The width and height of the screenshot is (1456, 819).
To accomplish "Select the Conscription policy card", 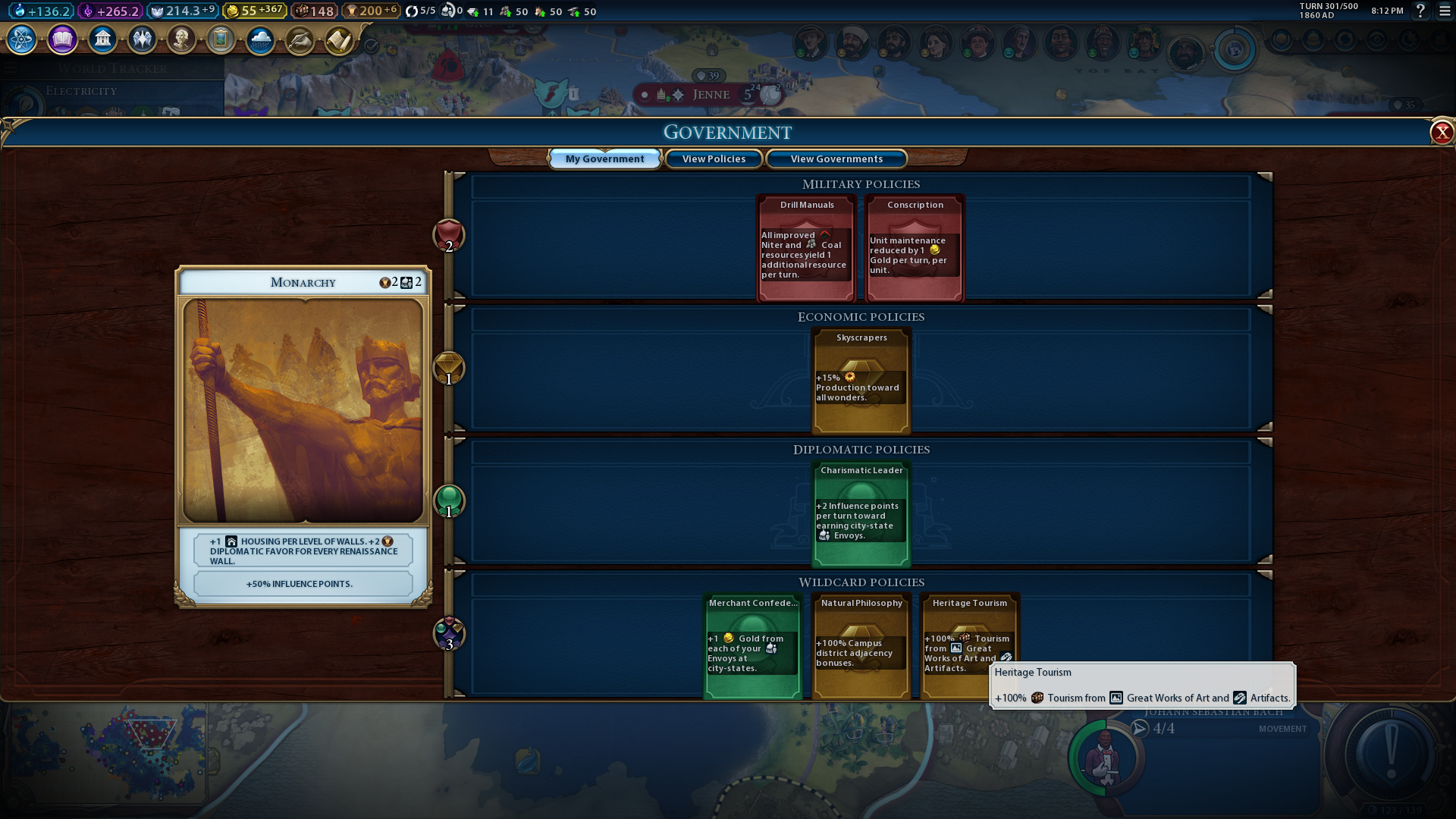I will coord(915,248).
